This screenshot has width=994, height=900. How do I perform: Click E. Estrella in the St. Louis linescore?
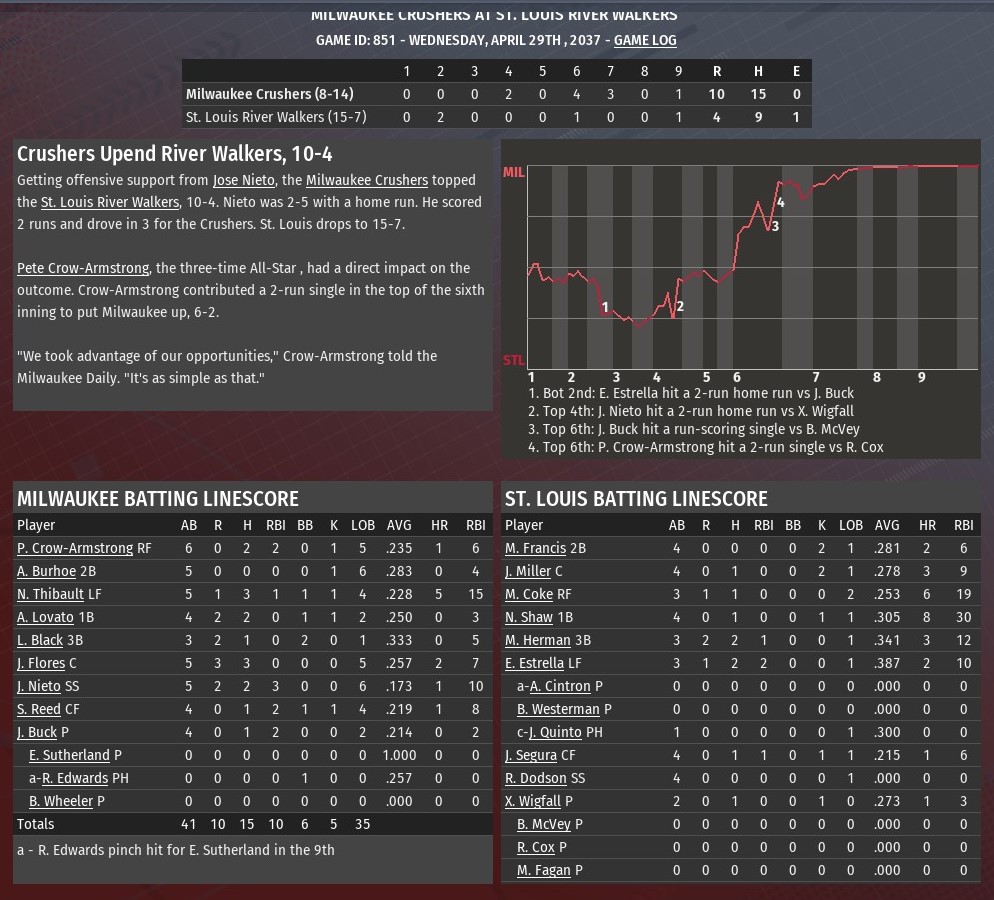pos(535,663)
